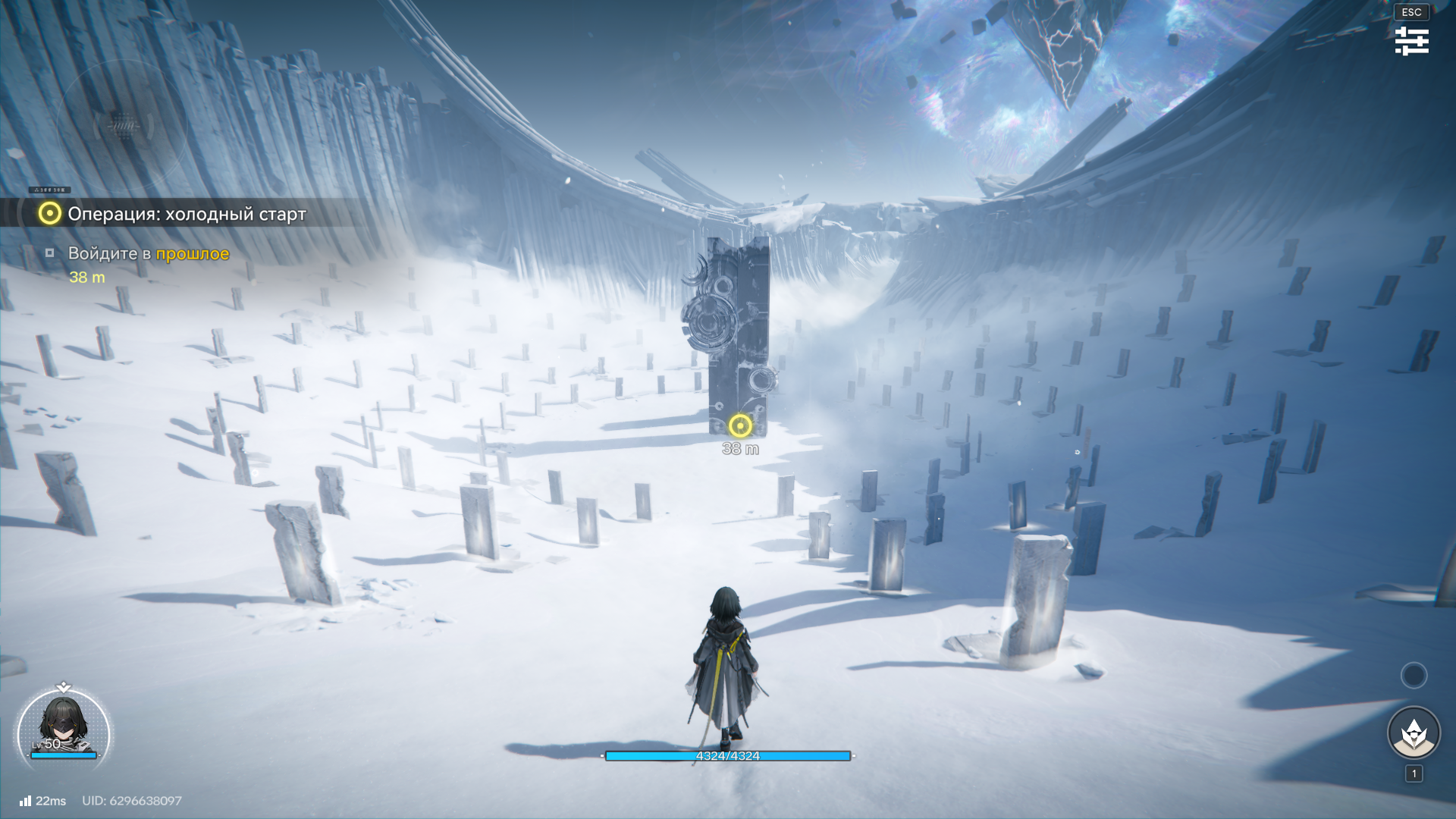Open the faded circular minimap
Image resolution: width=1456 pixels, height=819 pixels.
[x=121, y=125]
